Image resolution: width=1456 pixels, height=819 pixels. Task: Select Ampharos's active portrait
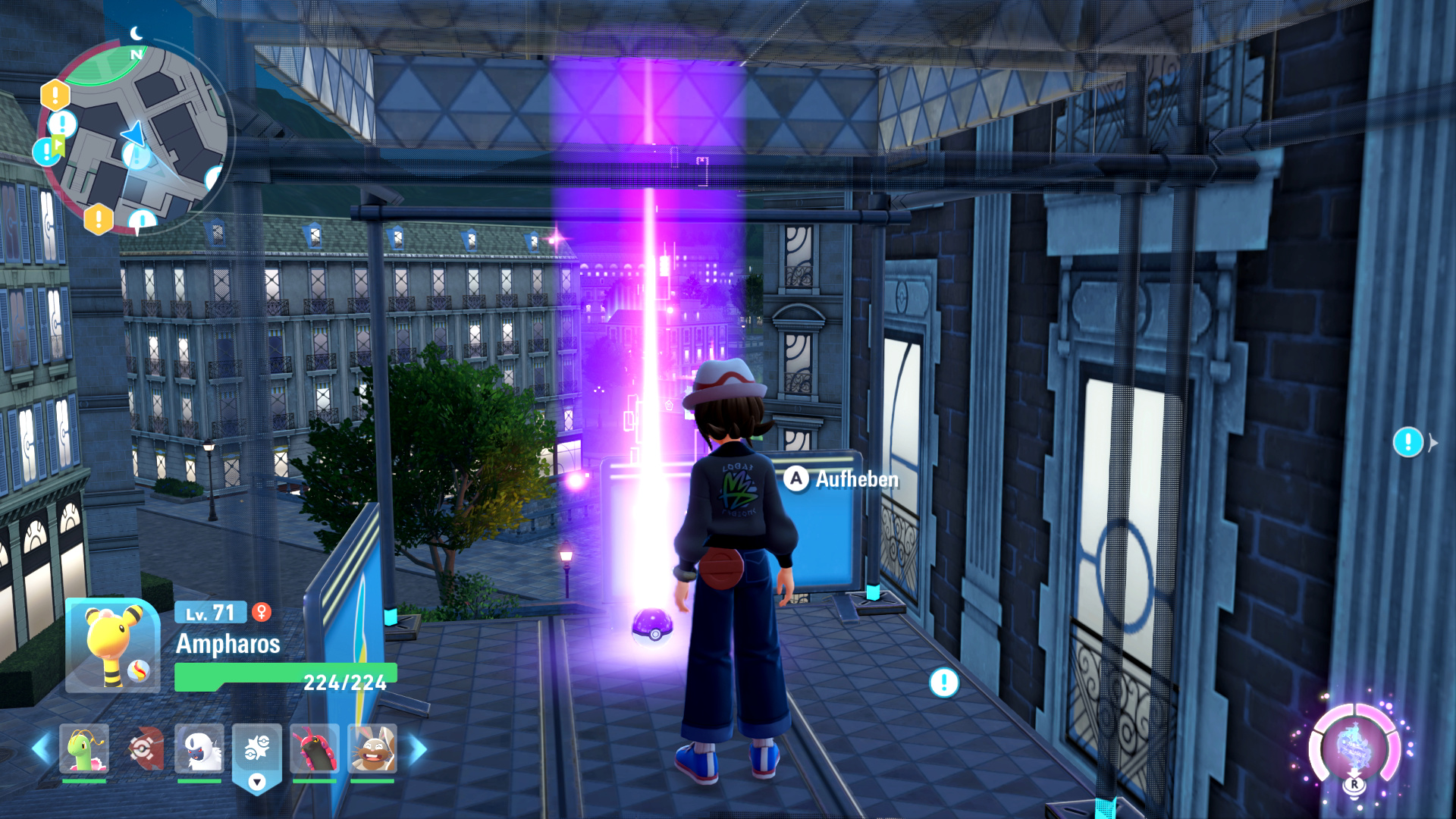click(x=113, y=645)
